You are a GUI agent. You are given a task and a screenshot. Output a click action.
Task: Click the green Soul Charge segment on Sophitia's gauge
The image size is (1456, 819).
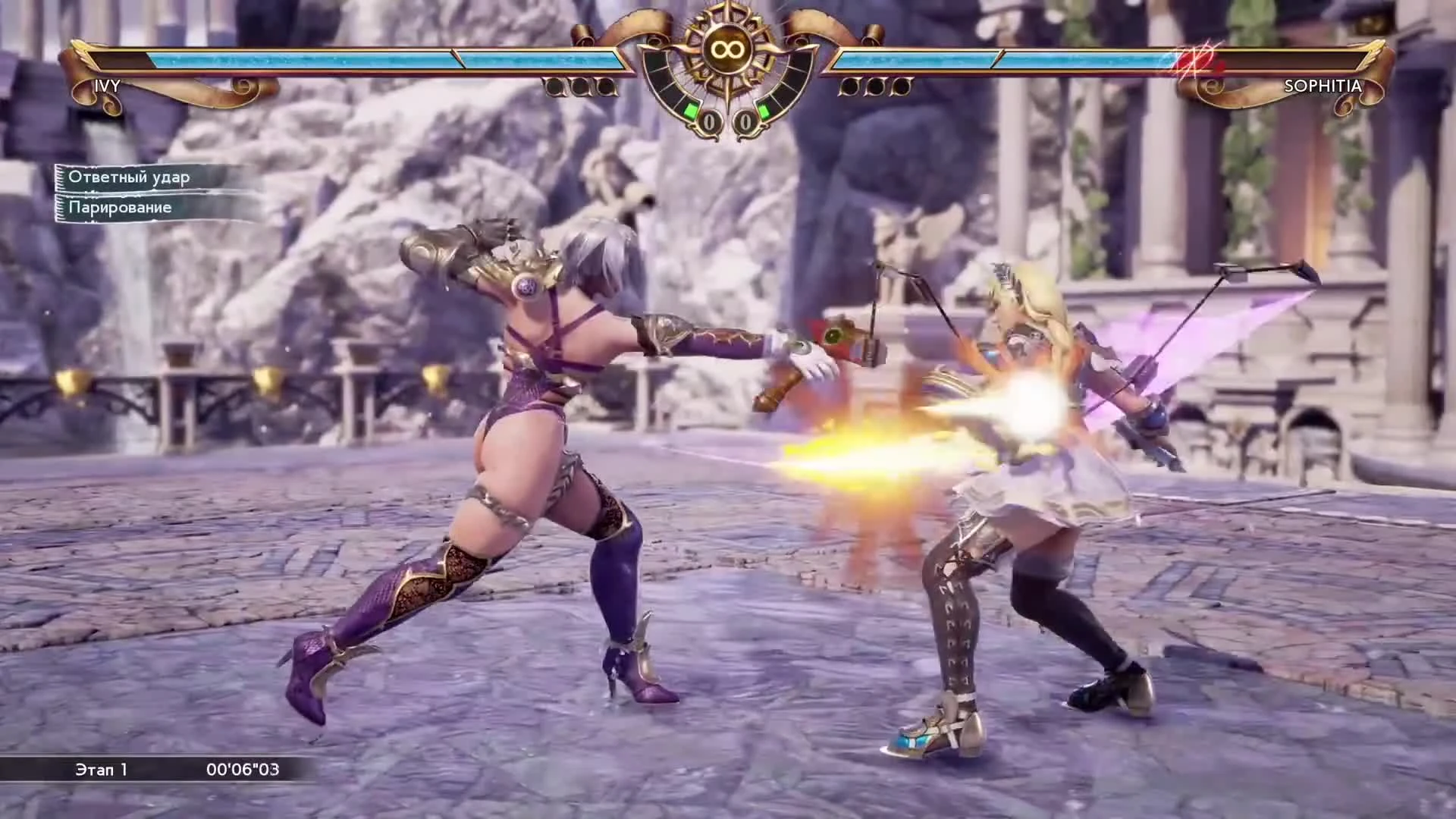[764, 110]
